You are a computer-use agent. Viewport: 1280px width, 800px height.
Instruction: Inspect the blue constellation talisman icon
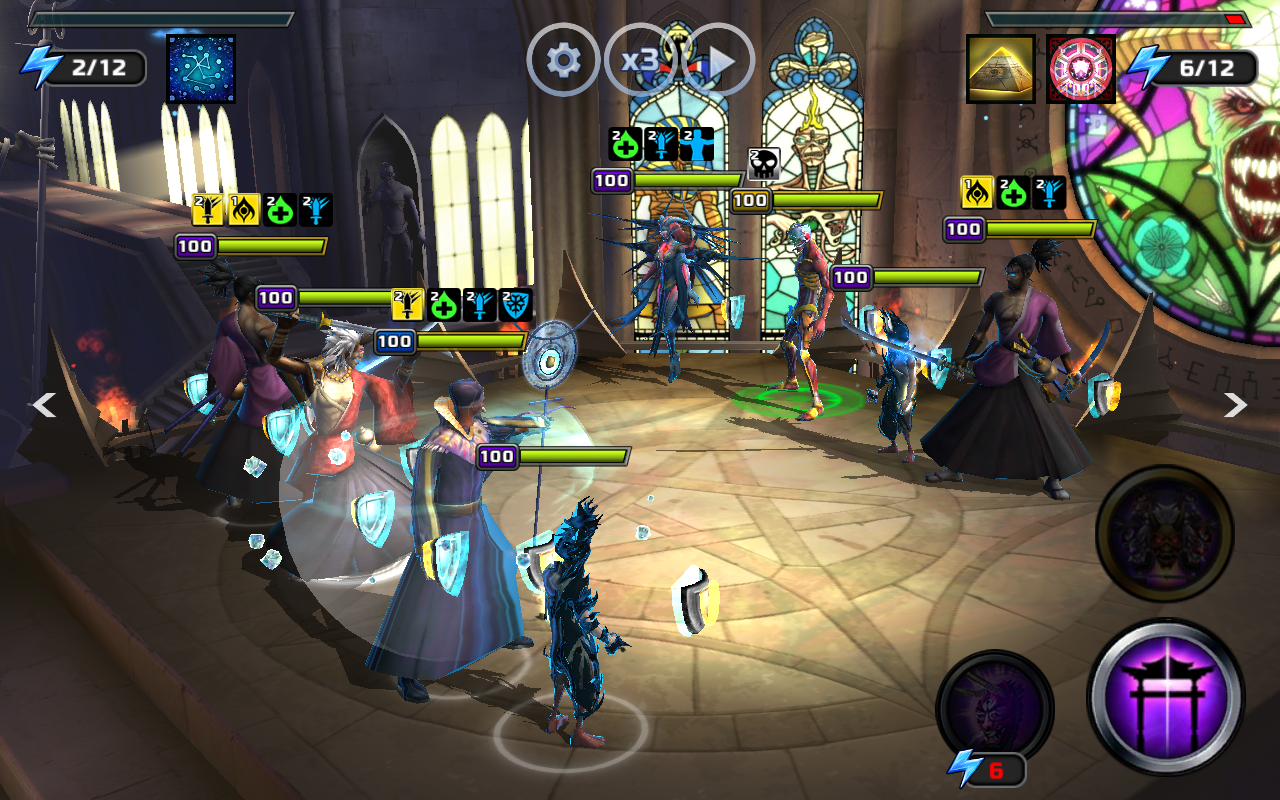point(201,69)
